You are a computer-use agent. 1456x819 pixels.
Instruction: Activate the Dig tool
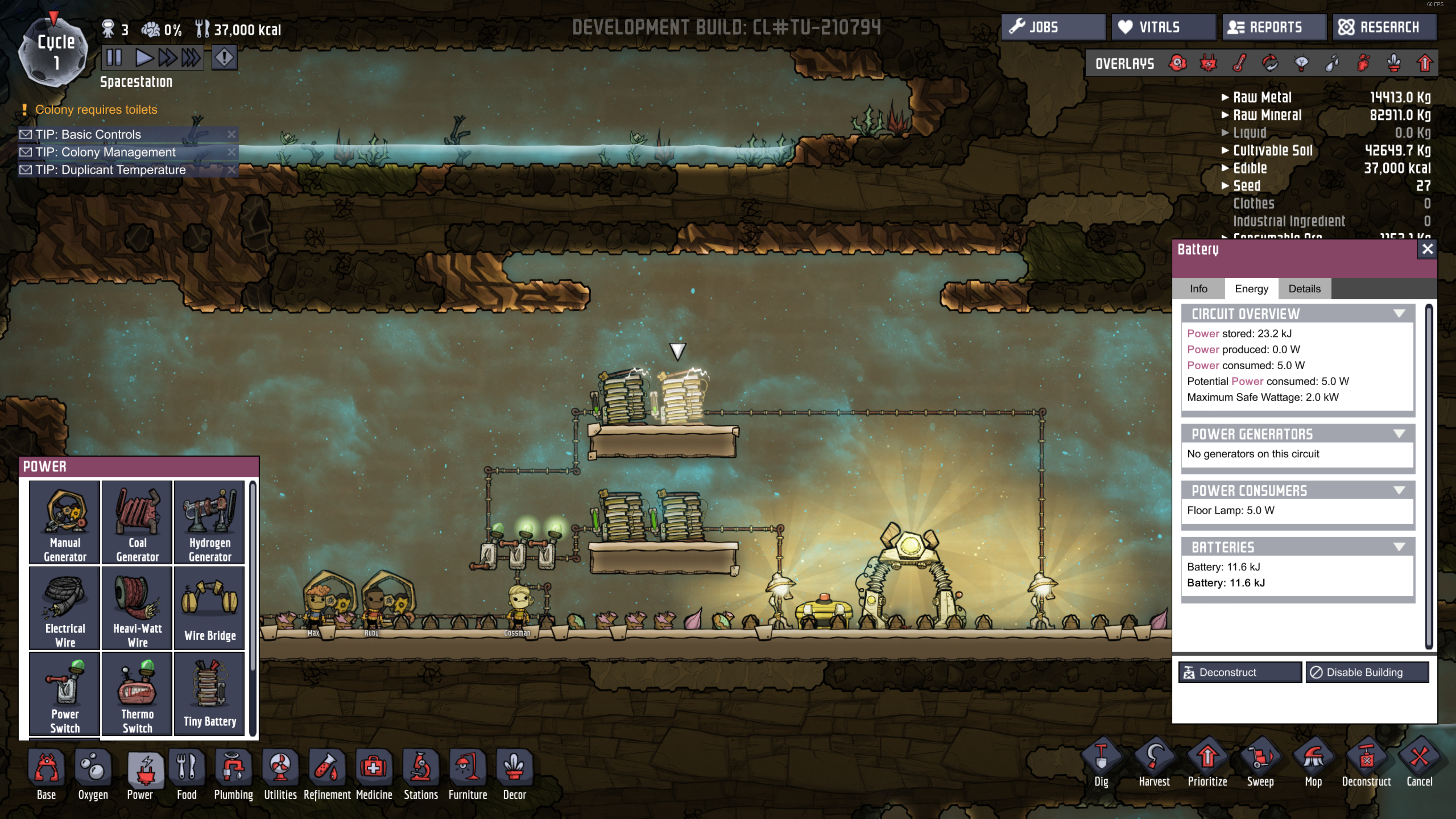pyautogui.click(x=1101, y=764)
